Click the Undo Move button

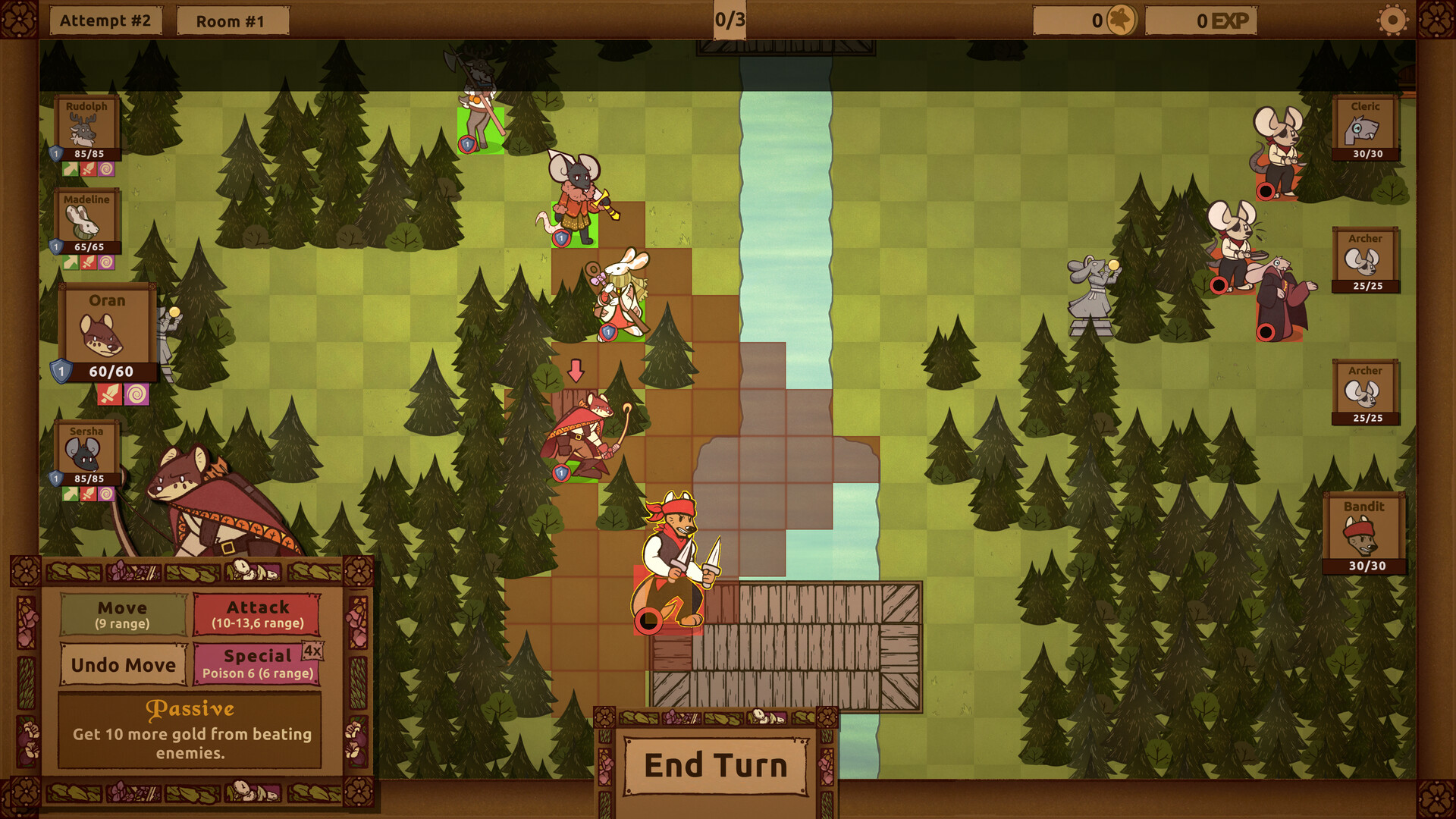click(123, 665)
